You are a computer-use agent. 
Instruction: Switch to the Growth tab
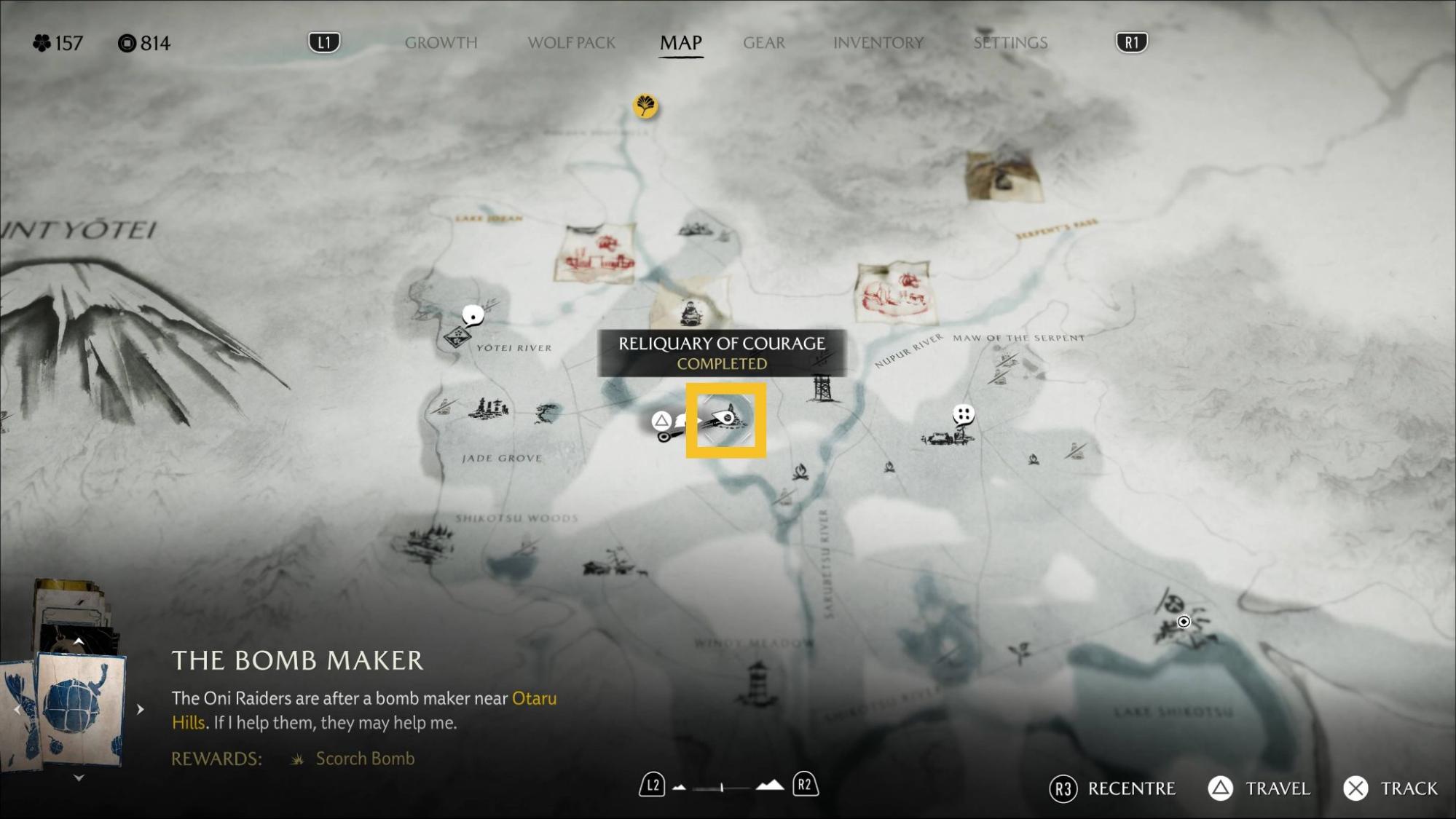tap(441, 43)
